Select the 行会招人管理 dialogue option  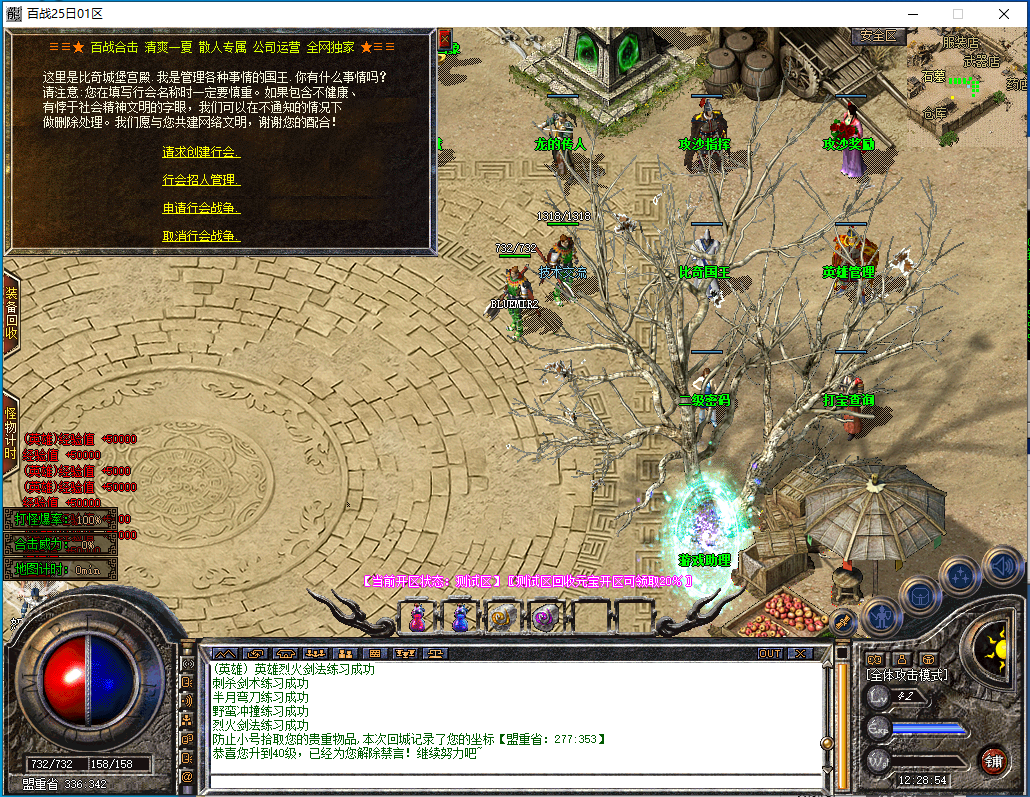click(199, 180)
